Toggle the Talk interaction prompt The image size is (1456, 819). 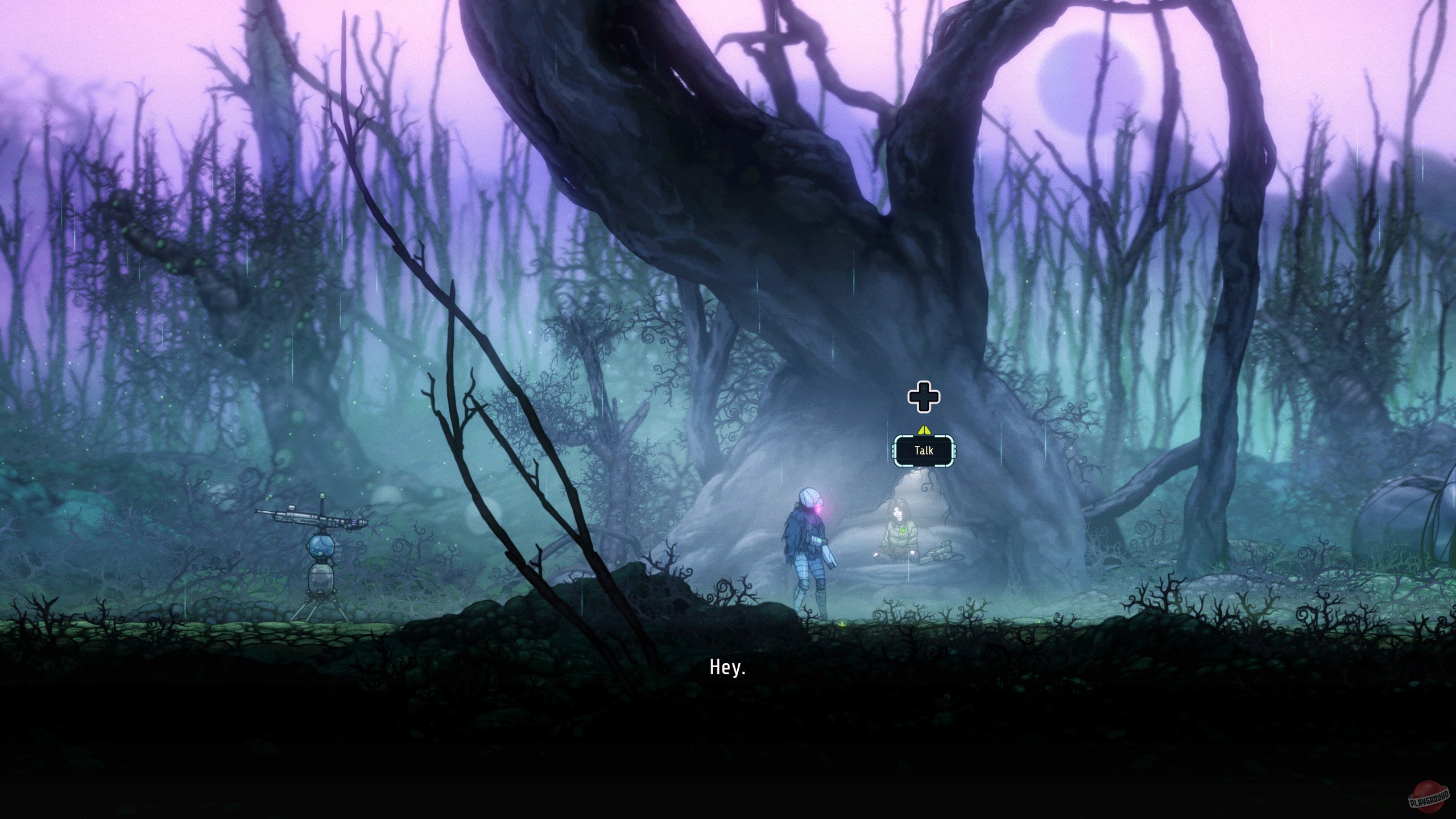coord(924,450)
